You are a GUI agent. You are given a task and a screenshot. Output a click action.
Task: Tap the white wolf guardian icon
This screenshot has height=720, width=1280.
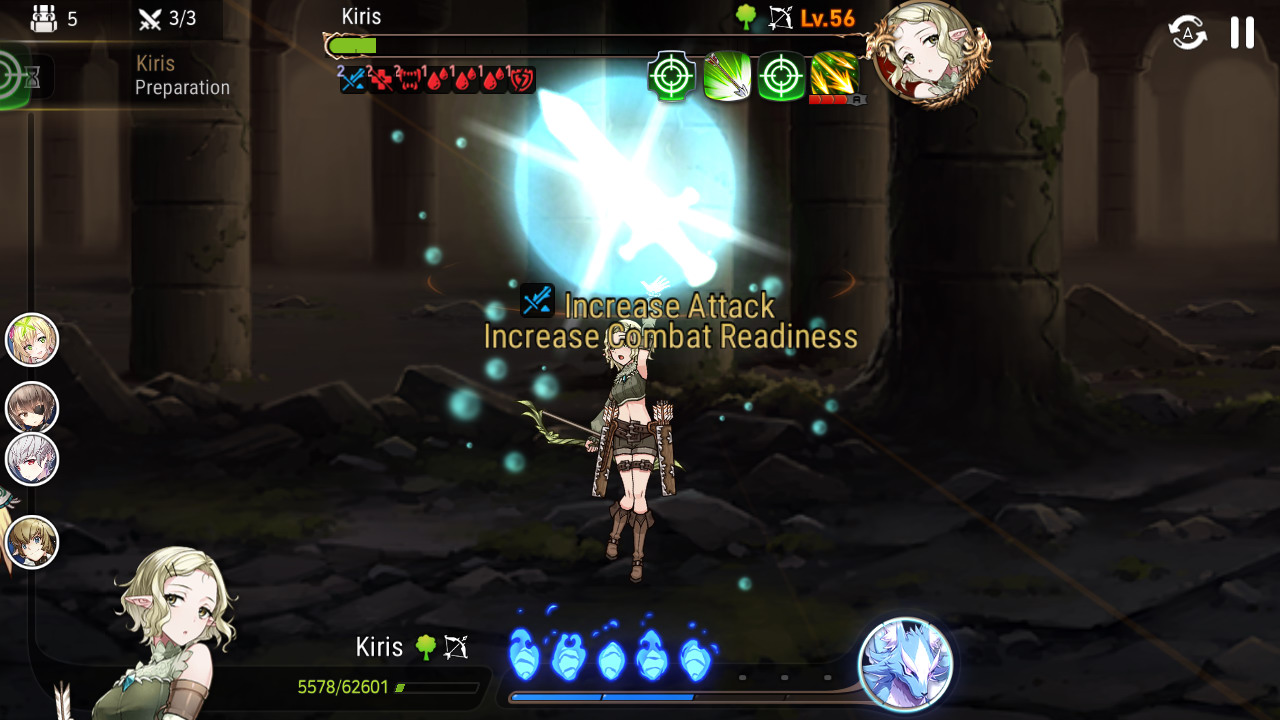coord(905,664)
